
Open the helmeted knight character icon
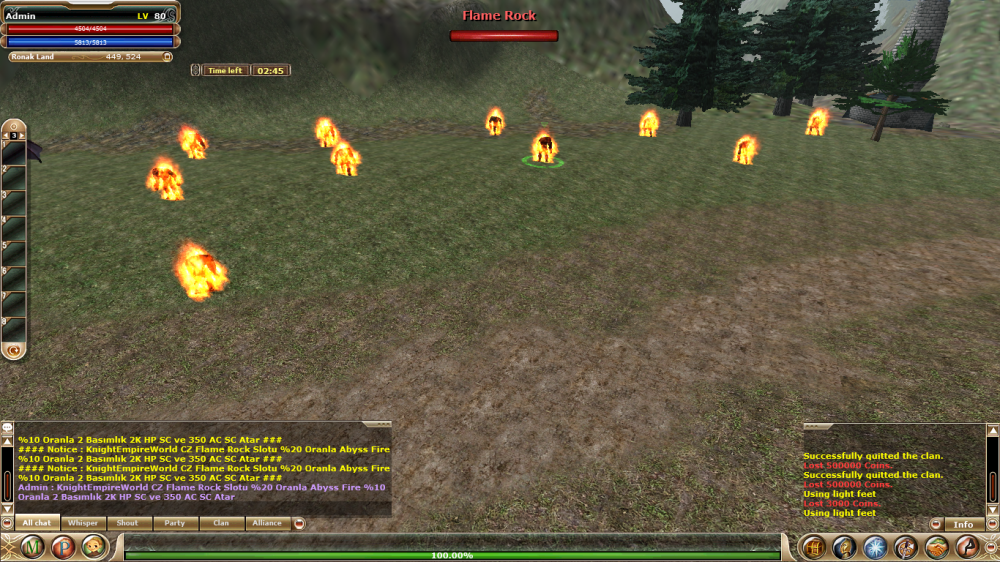pyautogui.click(x=844, y=547)
